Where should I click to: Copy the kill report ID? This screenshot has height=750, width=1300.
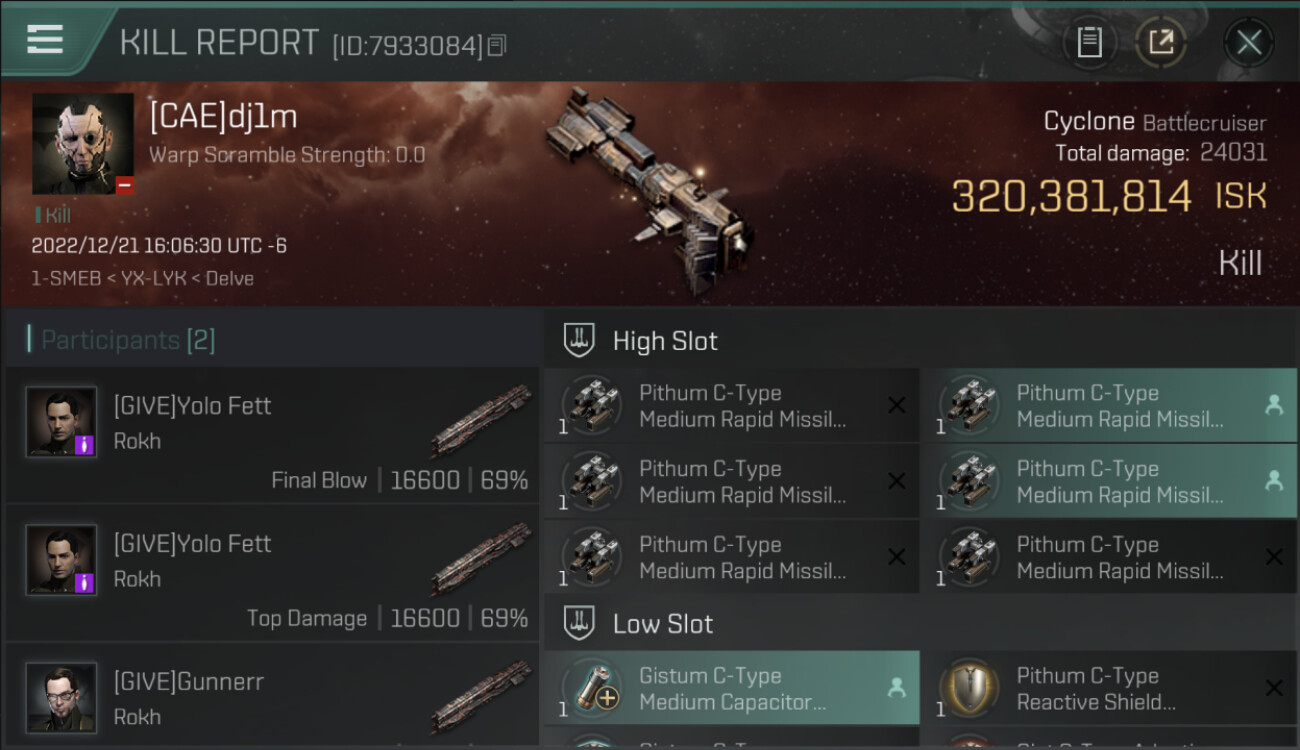point(497,45)
